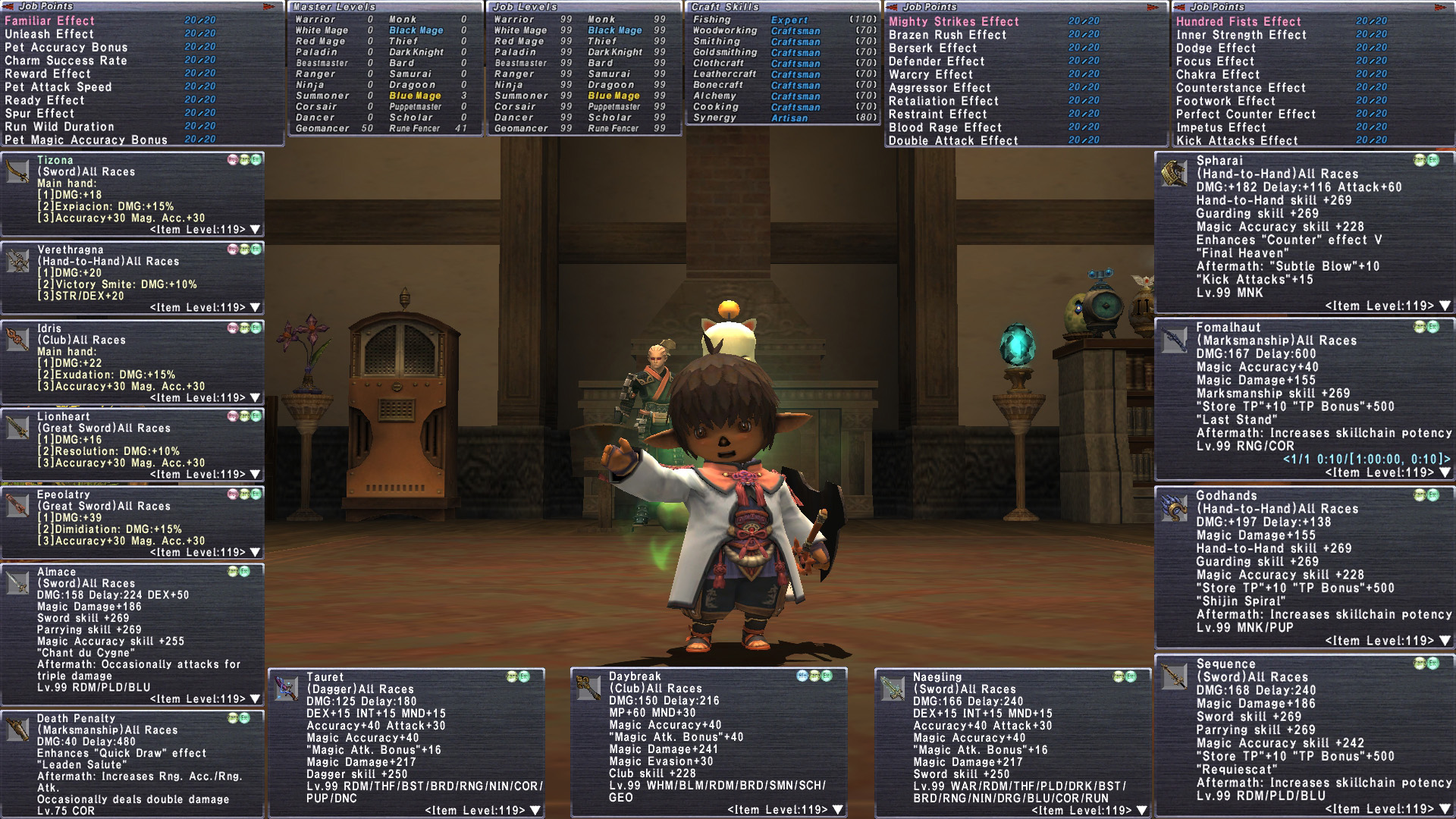The width and height of the screenshot is (1456, 819).
Task: Select the Mighty Strikes Effect row
Action: pos(953,21)
